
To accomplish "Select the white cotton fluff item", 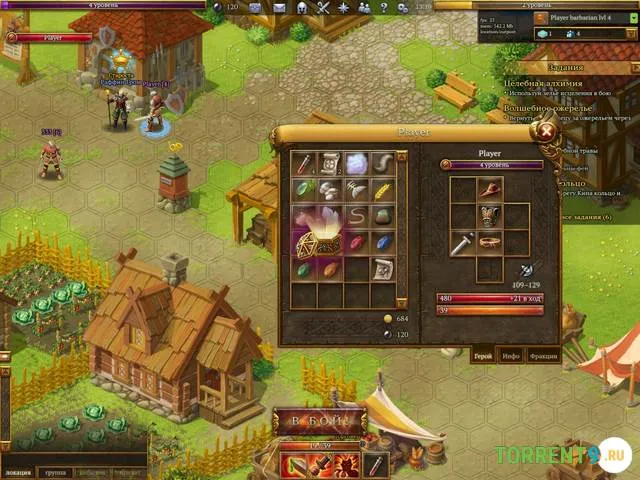I will 358,163.
